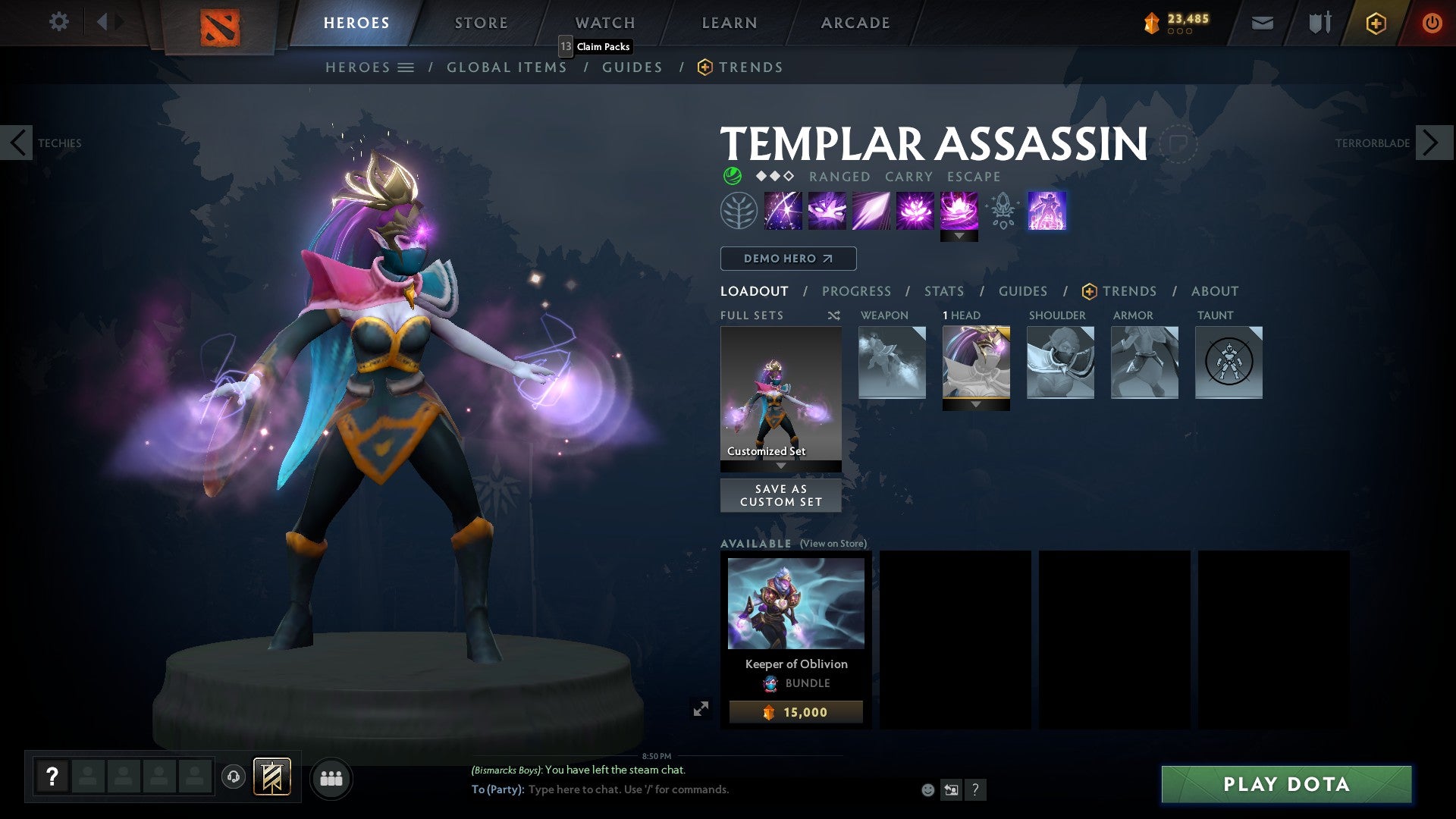Open the settings gear menu
The width and height of the screenshot is (1456, 819).
point(58,22)
